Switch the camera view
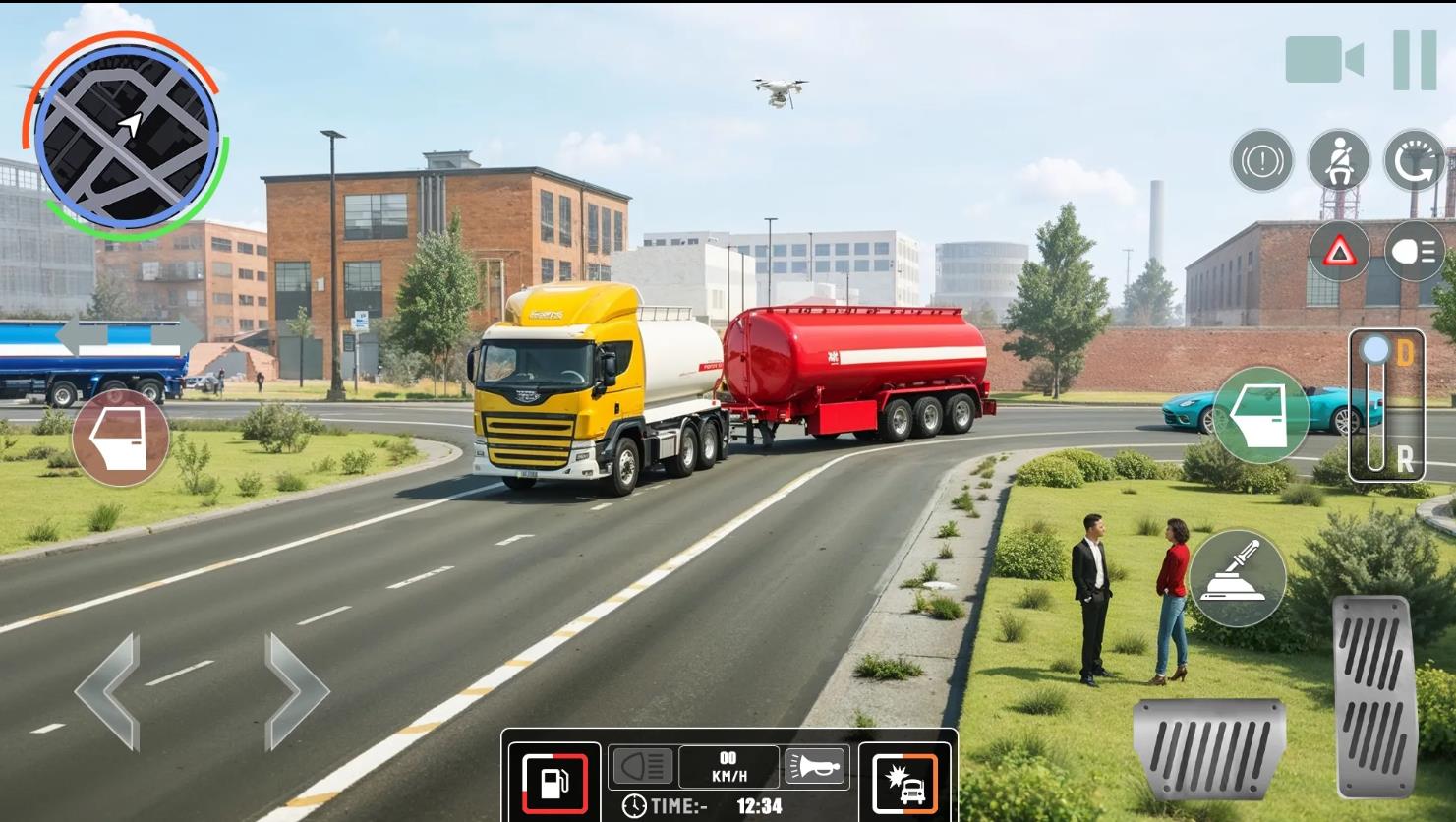This screenshot has height=822, width=1456. tap(1323, 60)
